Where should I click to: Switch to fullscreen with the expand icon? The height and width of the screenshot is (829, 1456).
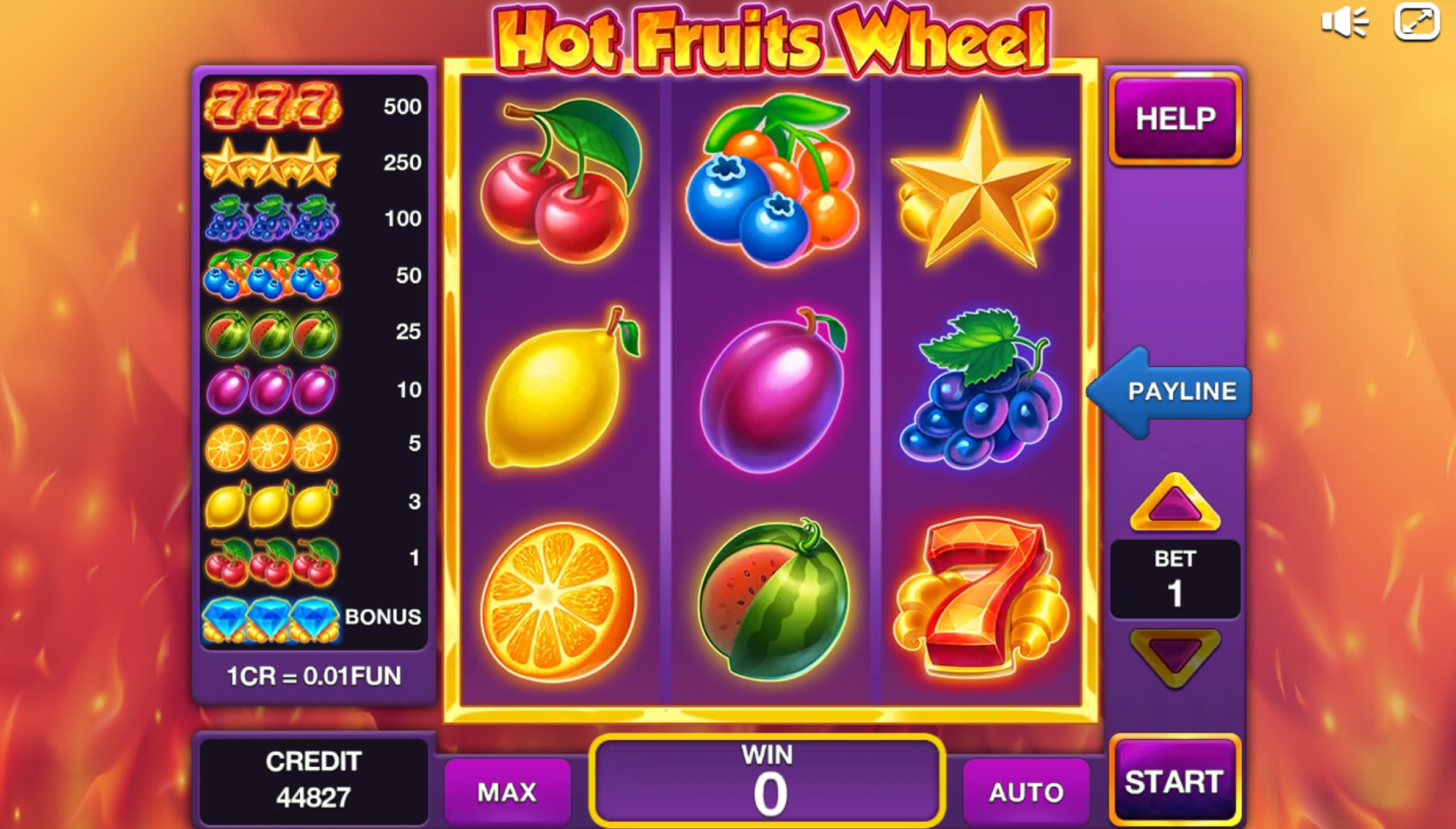(1417, 23)
